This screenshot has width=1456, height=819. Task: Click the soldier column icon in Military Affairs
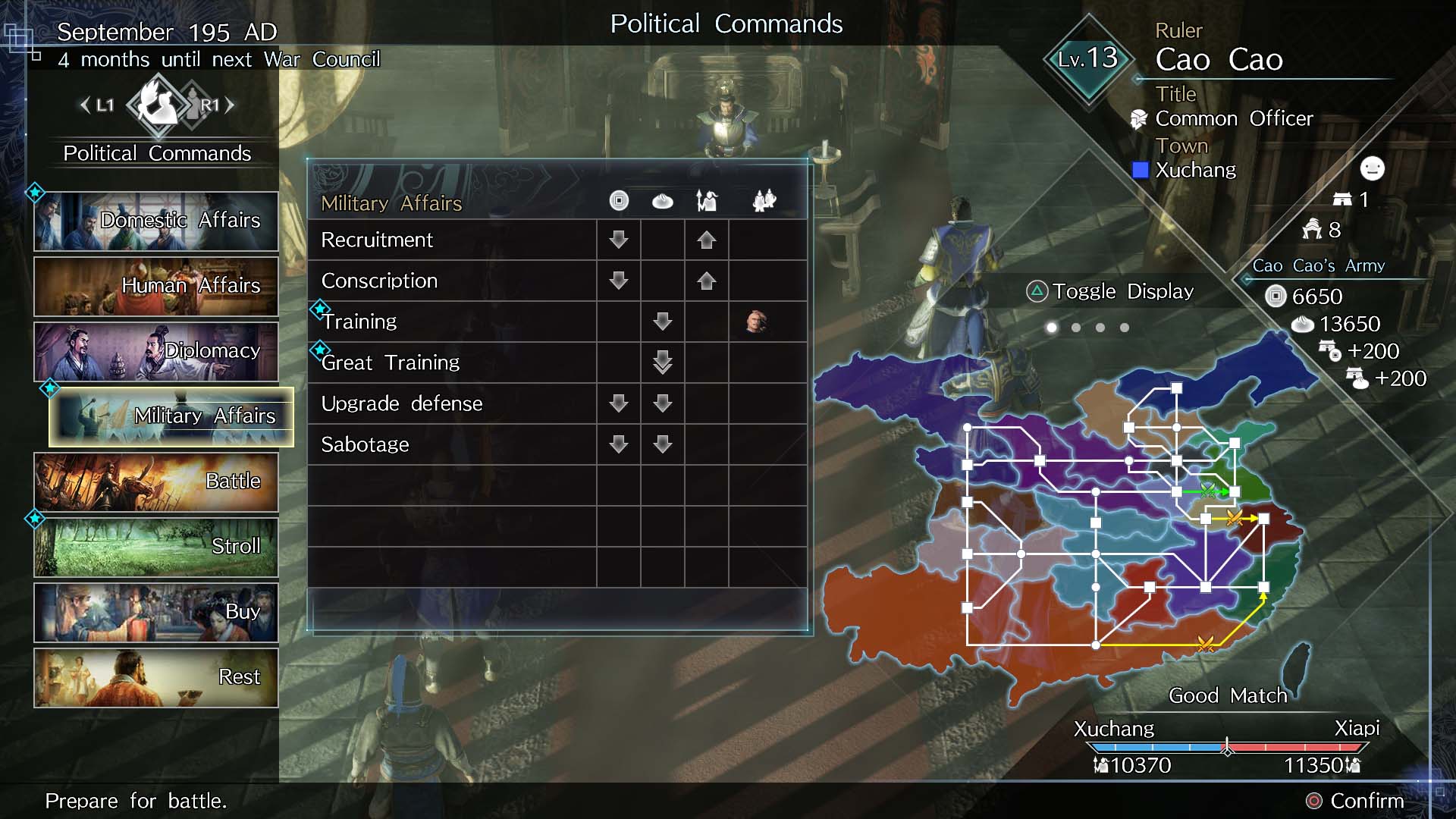(706, 200)
